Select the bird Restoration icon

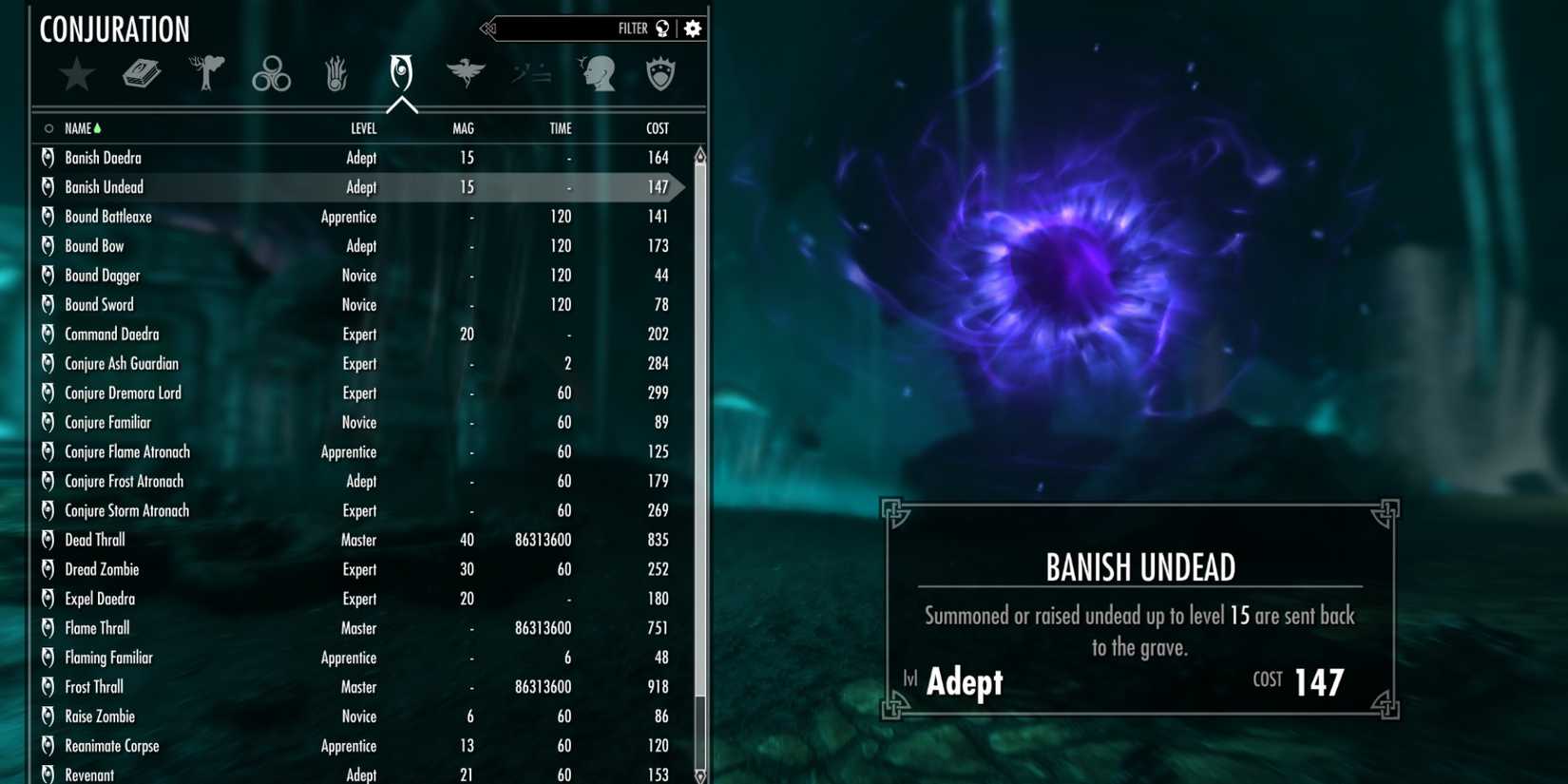coord(465,71)
